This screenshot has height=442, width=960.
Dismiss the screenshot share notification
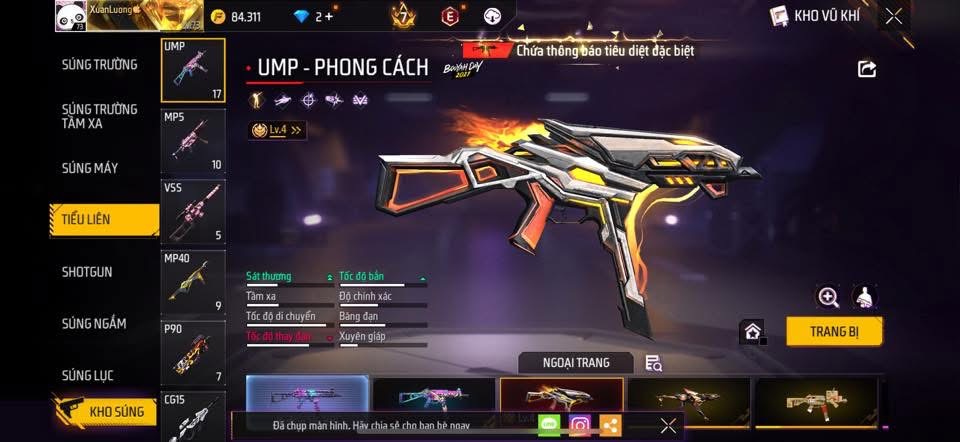668,426
